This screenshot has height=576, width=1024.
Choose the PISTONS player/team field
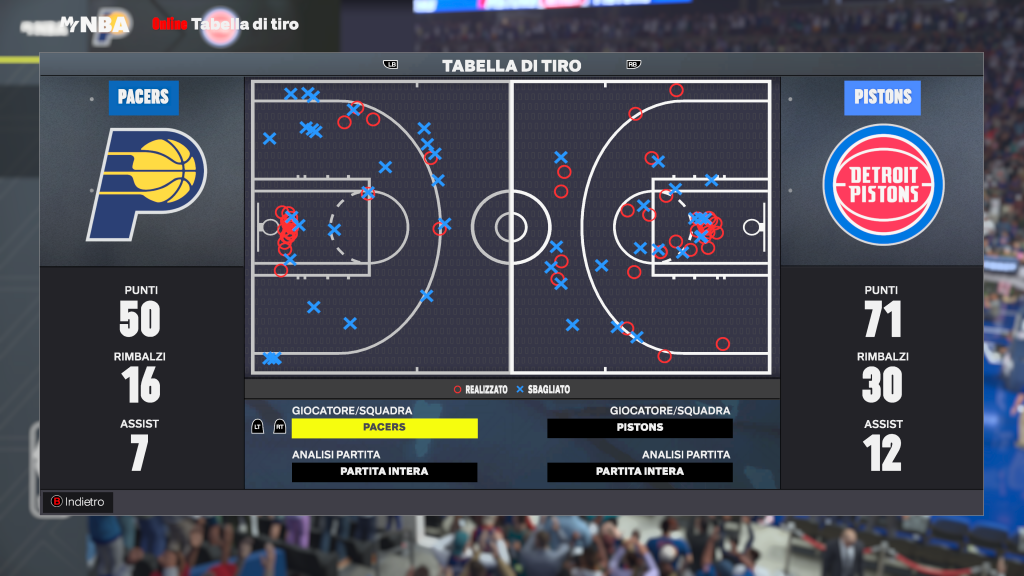click(640, 428)
